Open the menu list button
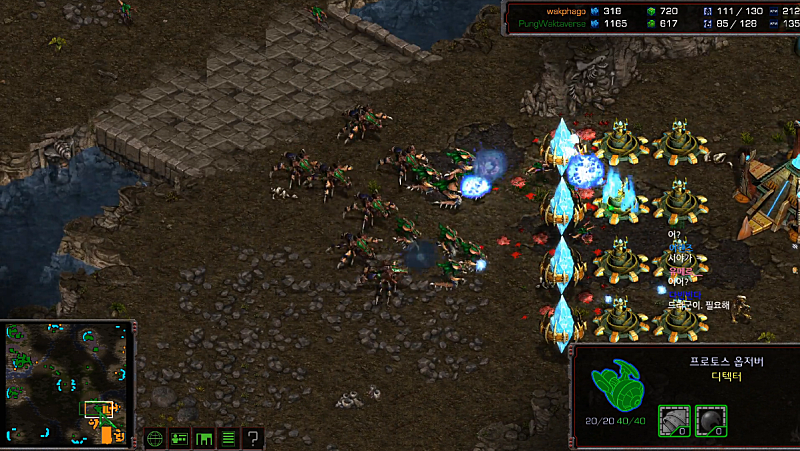This screenshot has width=800, height=451. [x=228, y=438]
